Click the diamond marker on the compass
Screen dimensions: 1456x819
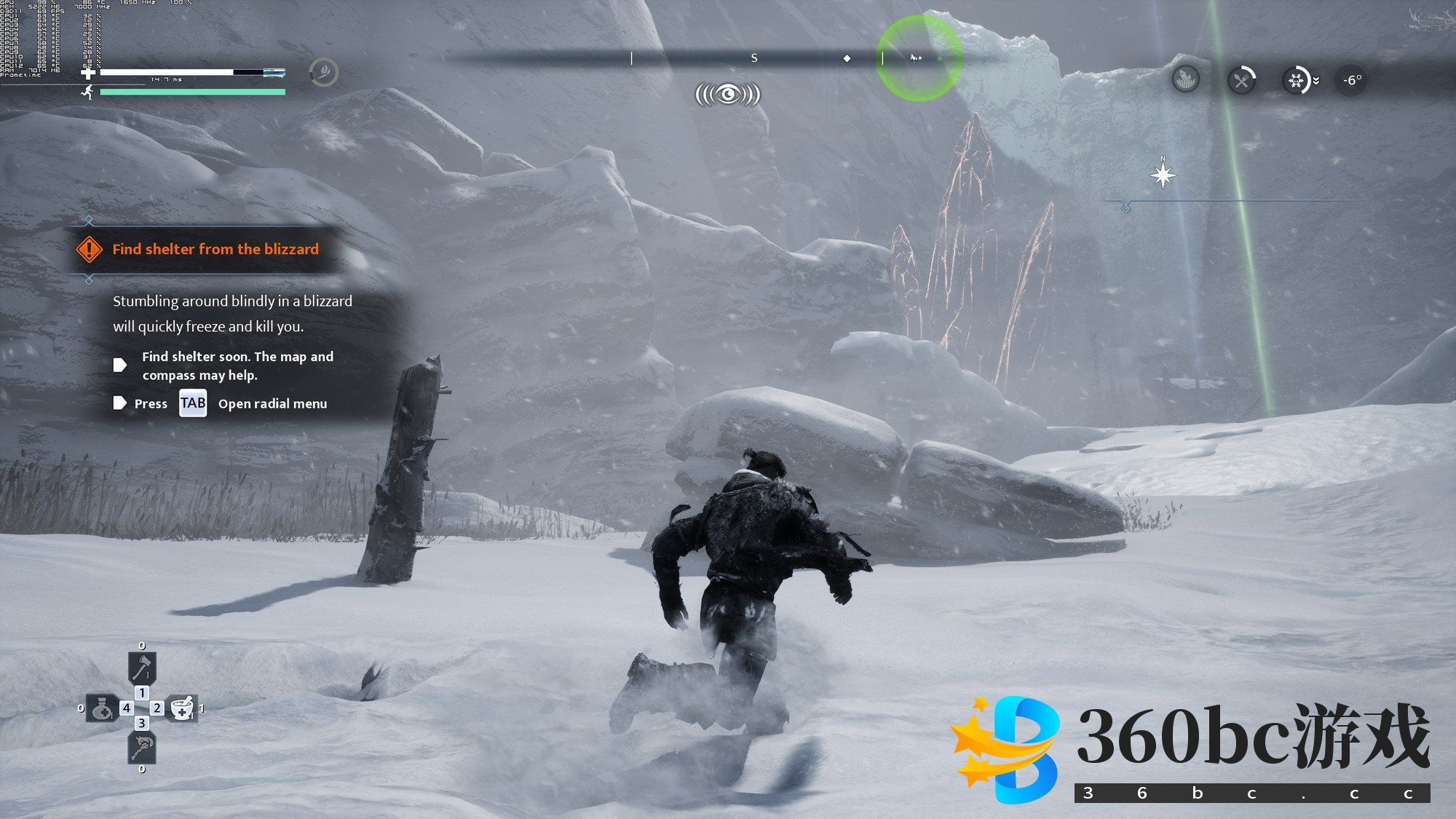click(x=847, y=58)
